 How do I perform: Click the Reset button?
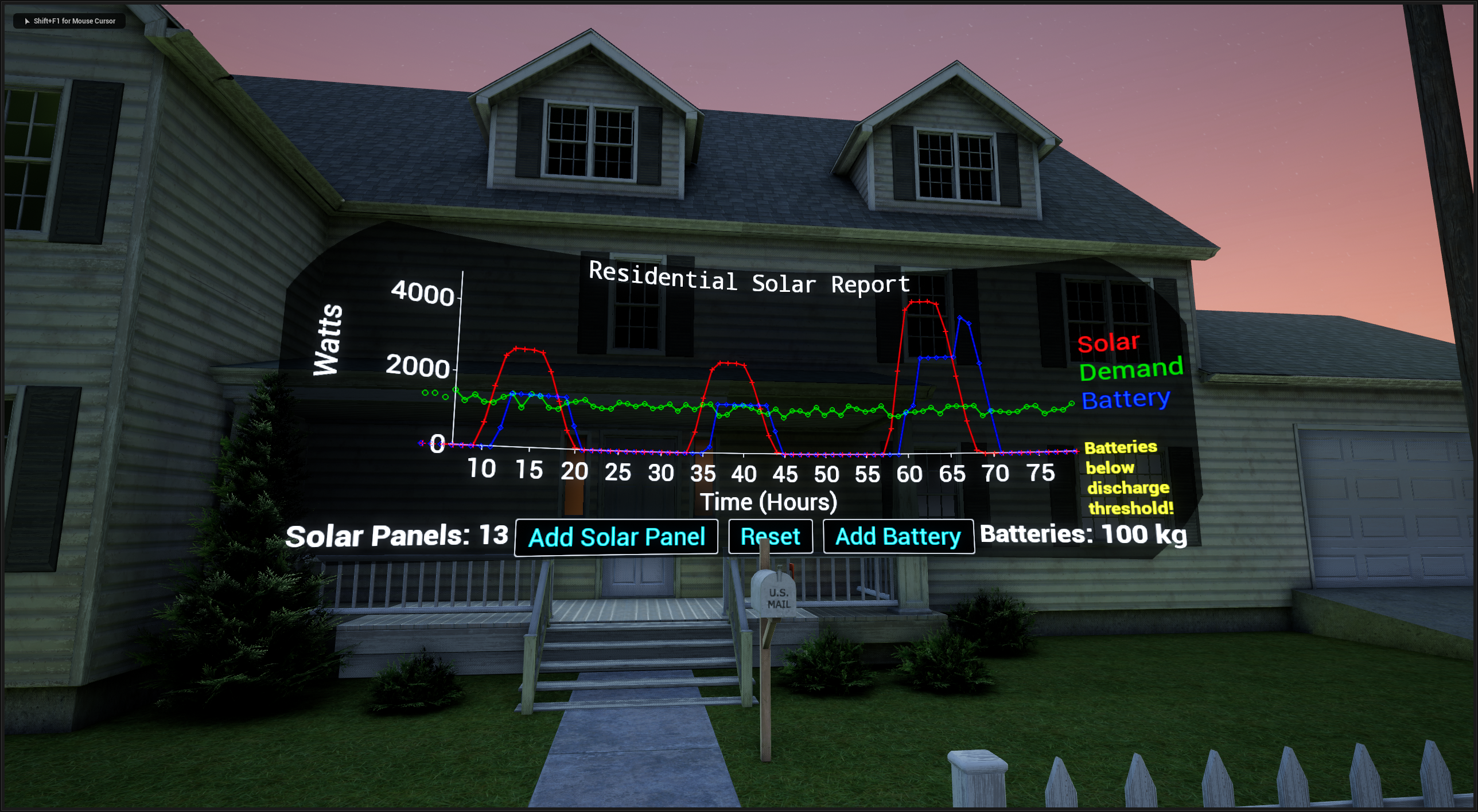click(770, 537)
